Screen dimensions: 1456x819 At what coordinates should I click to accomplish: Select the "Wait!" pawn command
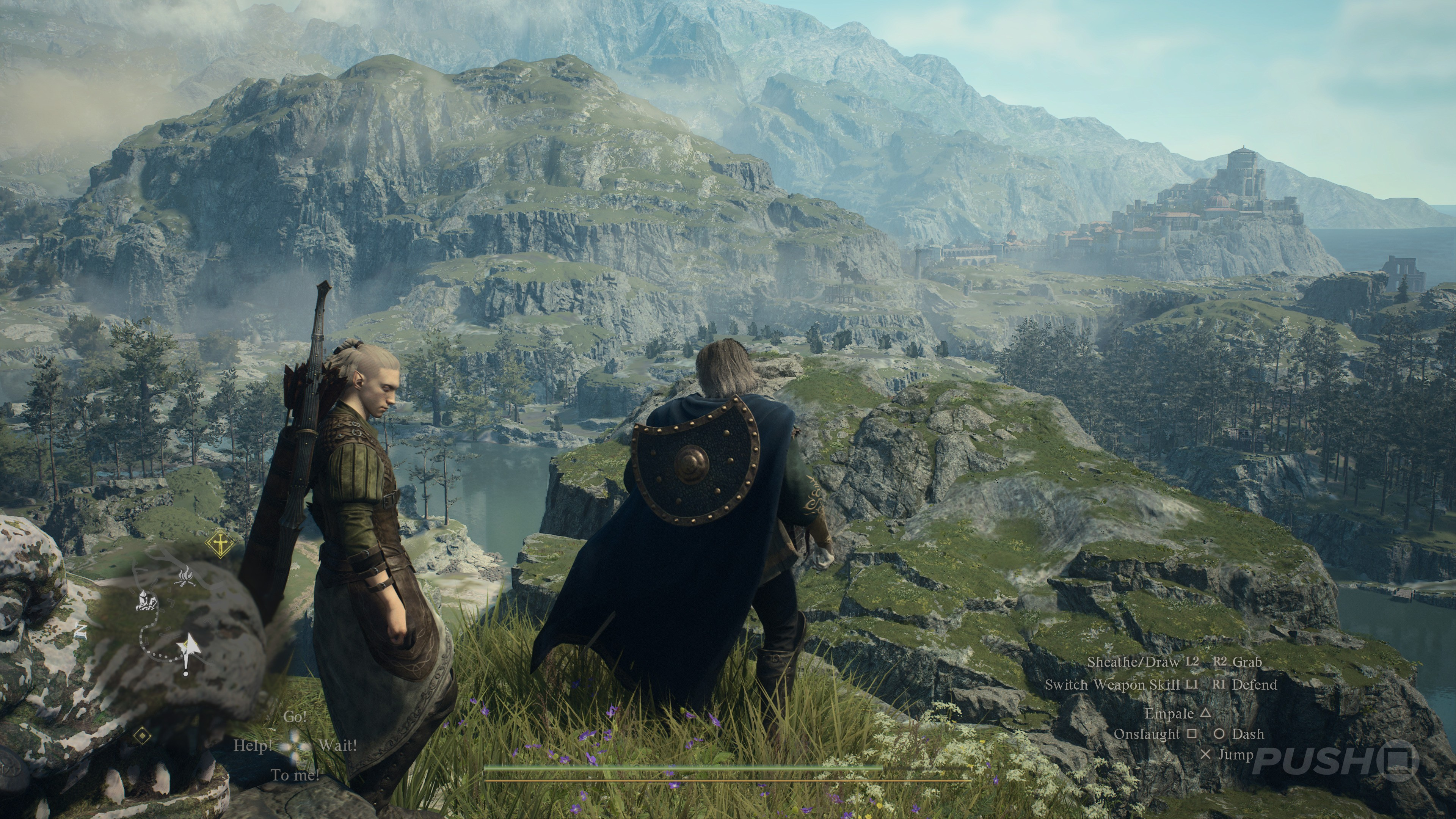(338, 745)
